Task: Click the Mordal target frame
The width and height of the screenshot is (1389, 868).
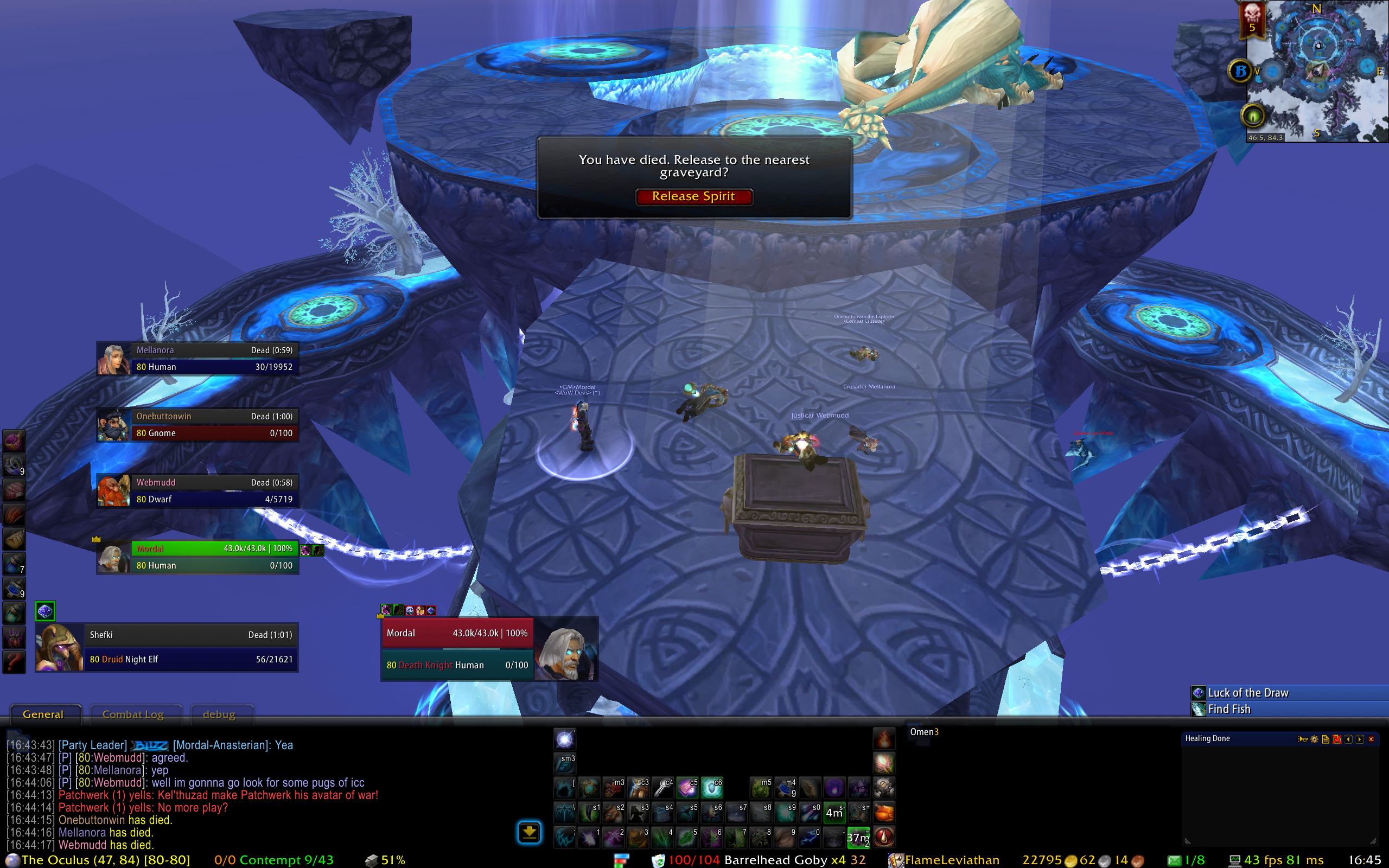Action: tap(457, 649)
